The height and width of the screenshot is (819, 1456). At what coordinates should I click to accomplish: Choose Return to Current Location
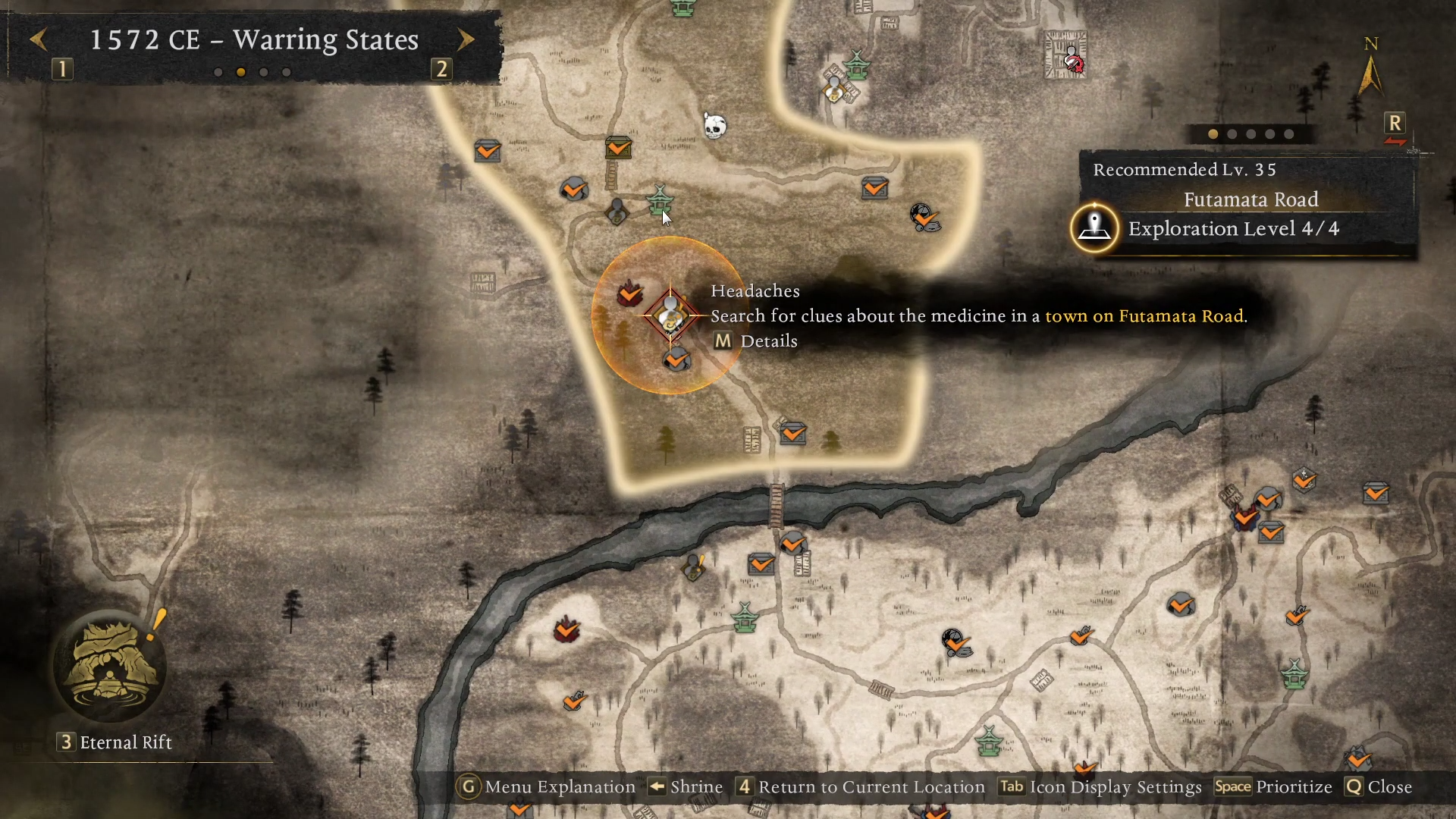861,787
